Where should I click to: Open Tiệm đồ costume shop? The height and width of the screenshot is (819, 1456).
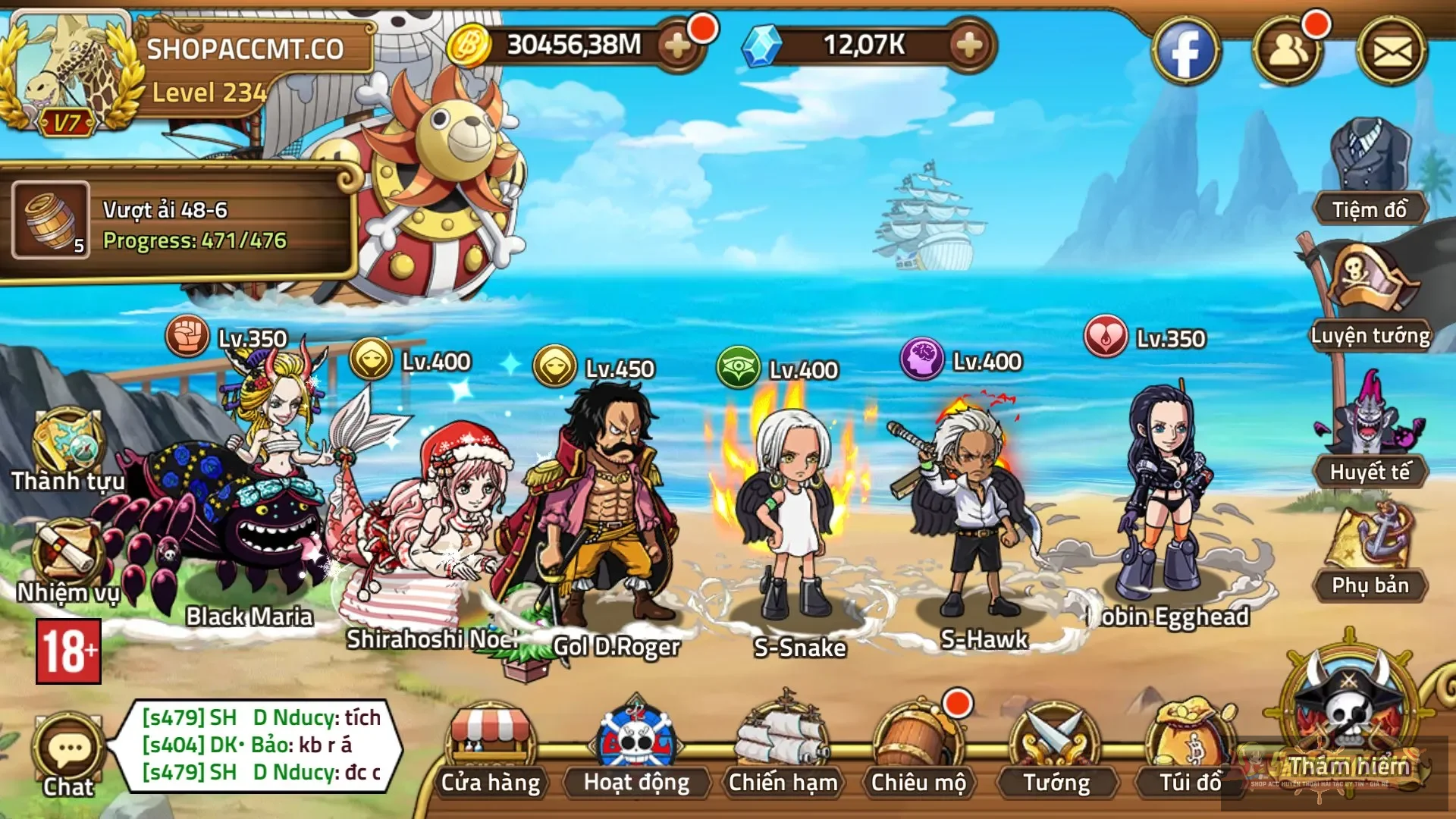1370,174
